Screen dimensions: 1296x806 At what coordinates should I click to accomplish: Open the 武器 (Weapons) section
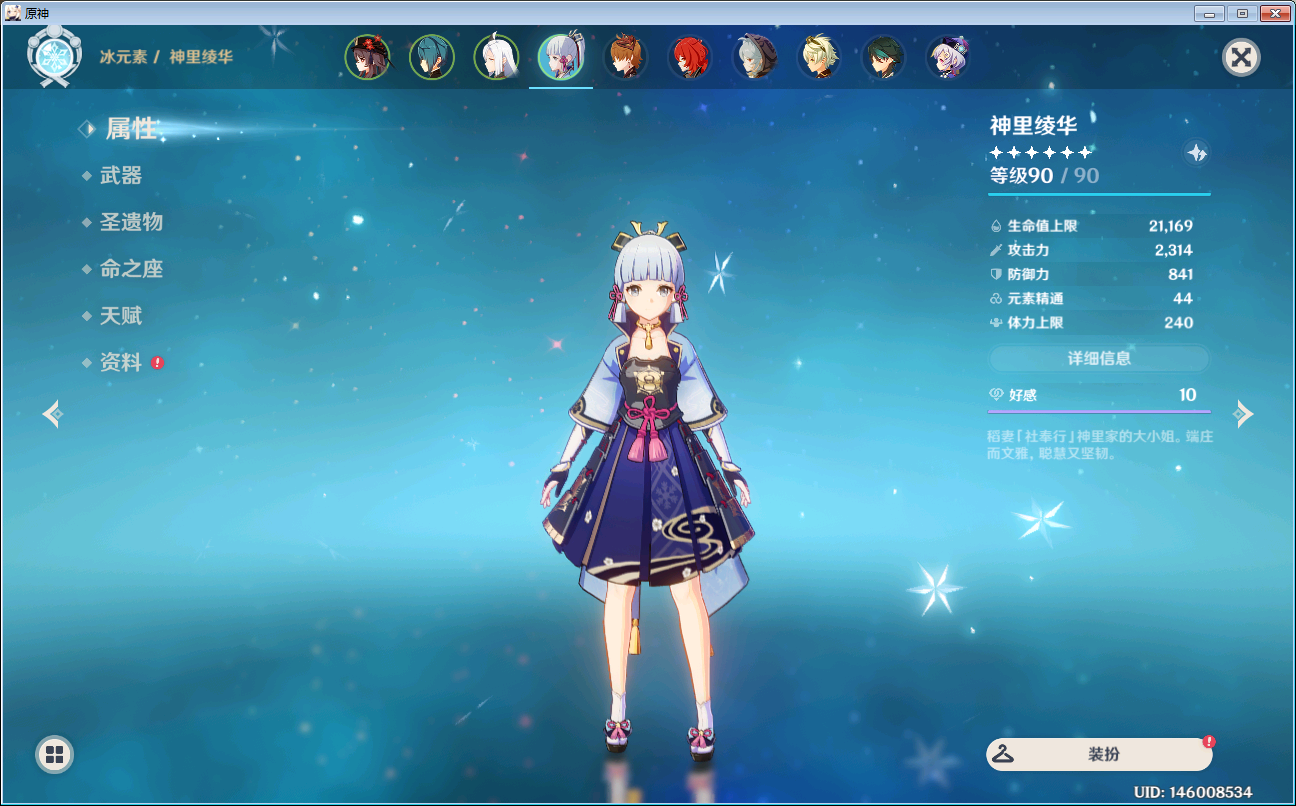point(121,176)
